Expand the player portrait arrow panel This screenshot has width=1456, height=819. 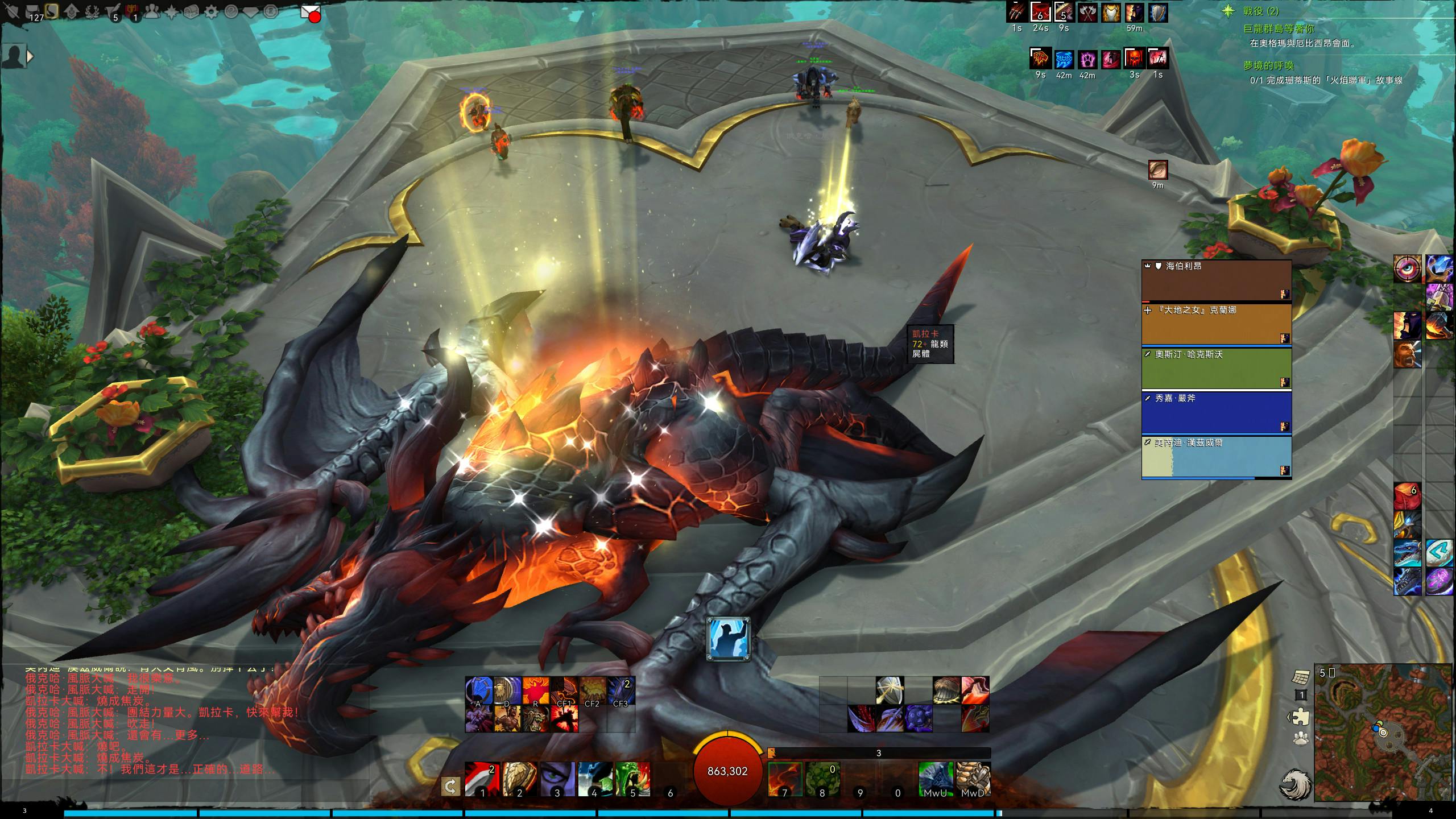coord(30,56)
